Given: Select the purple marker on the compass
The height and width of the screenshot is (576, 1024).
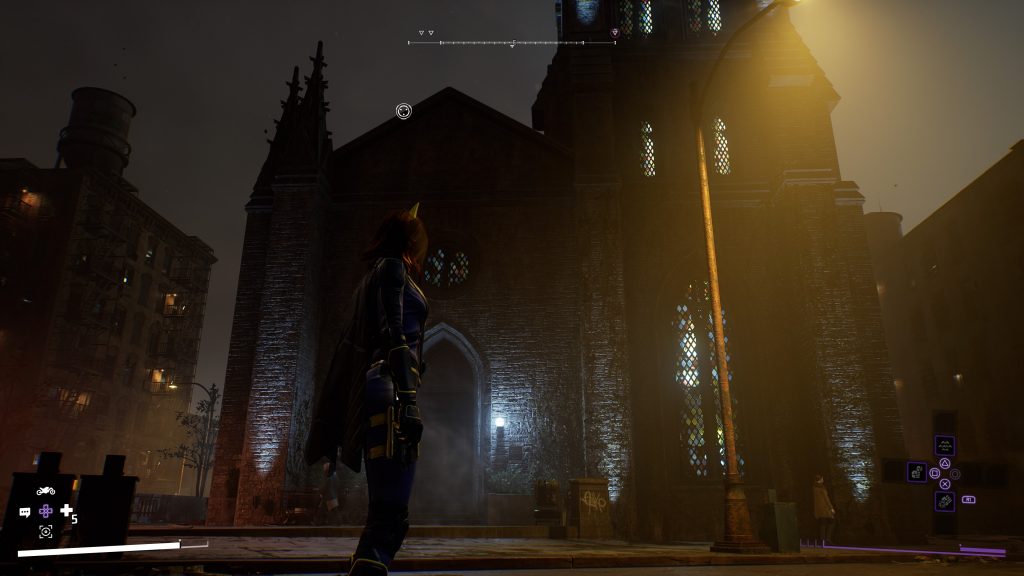Looking at the screenshot, I should 614,32.
